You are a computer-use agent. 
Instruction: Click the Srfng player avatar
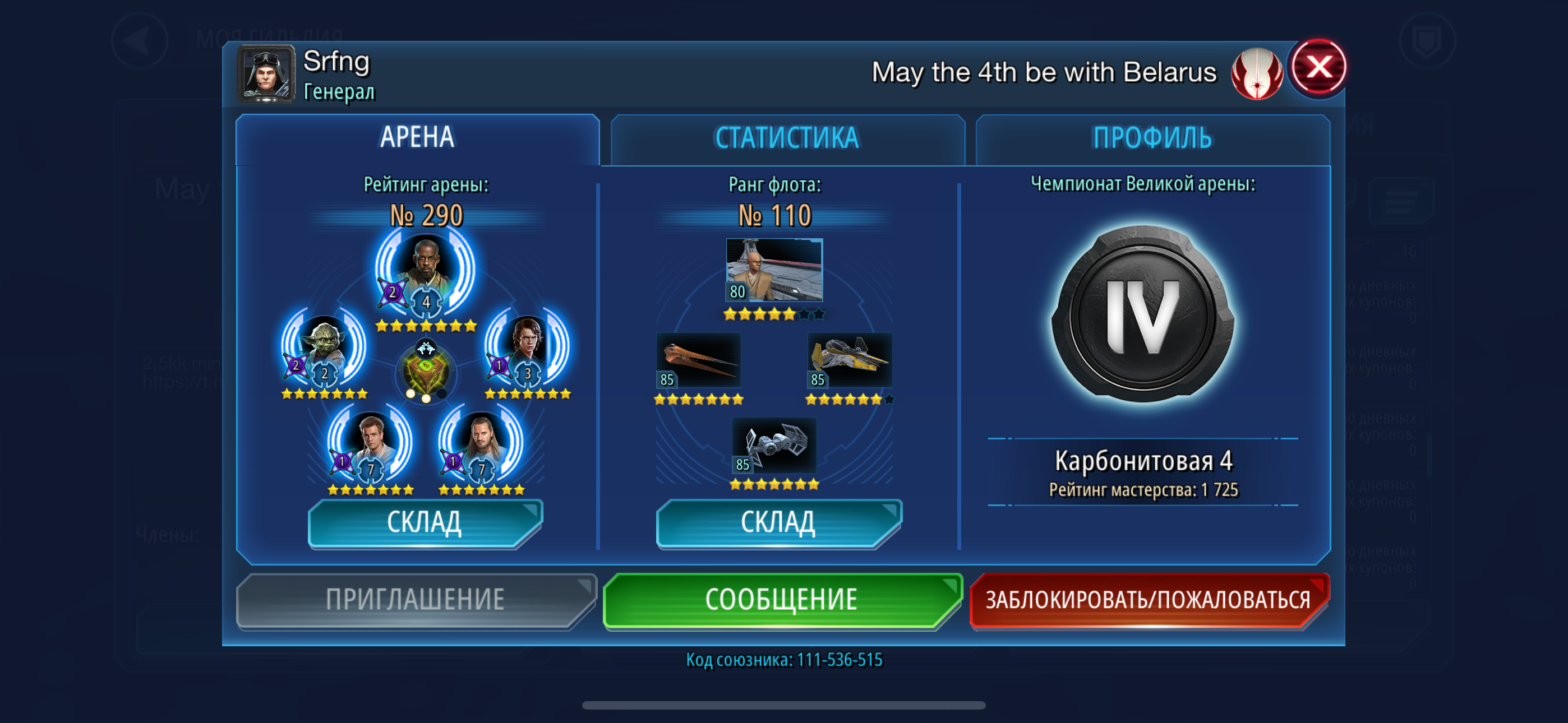click(x=266, y=74)
